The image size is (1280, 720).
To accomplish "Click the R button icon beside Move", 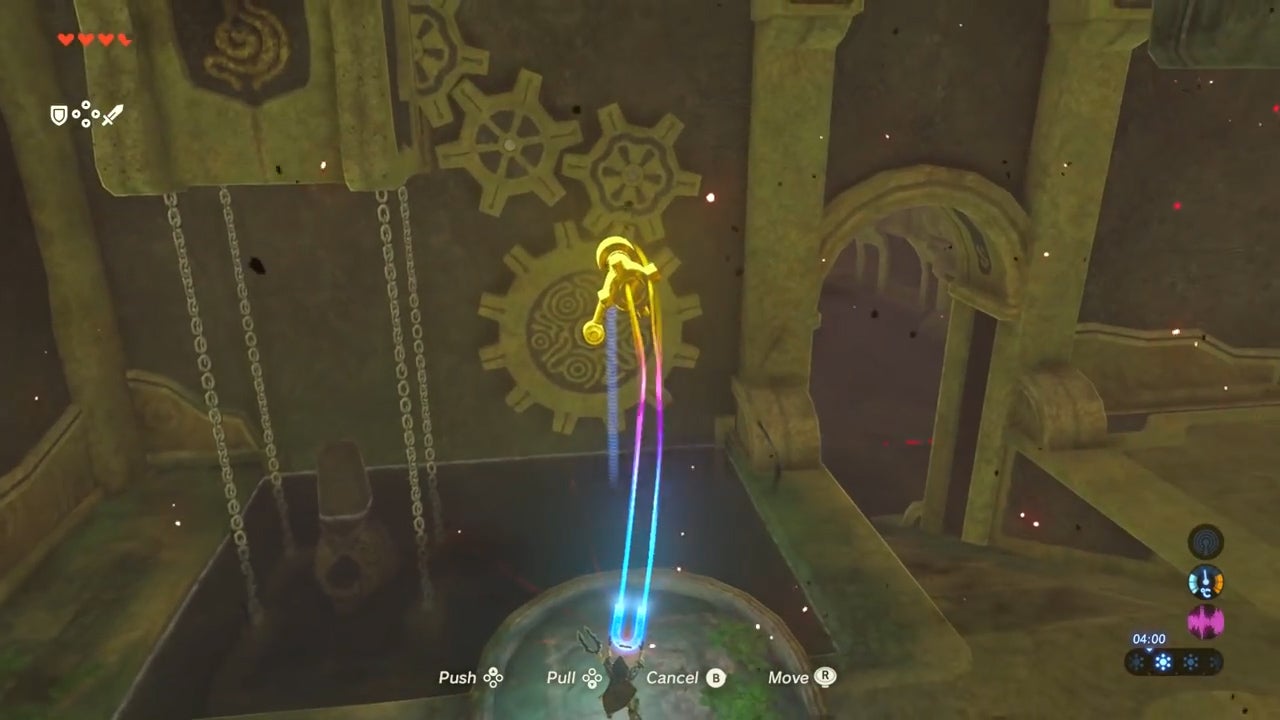I will pyautogui.click(x=827, y=677).
